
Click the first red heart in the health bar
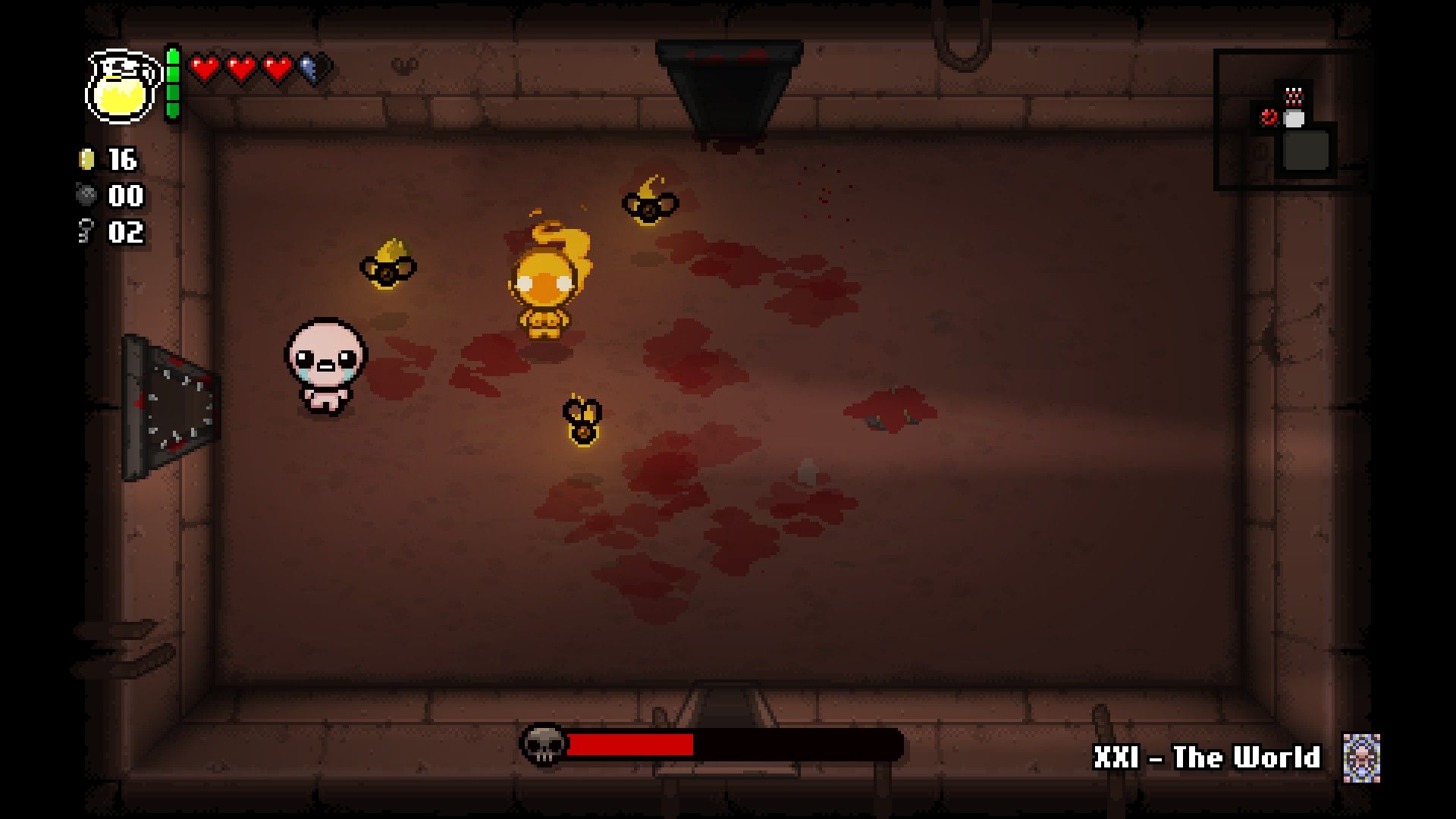[203, 67]
